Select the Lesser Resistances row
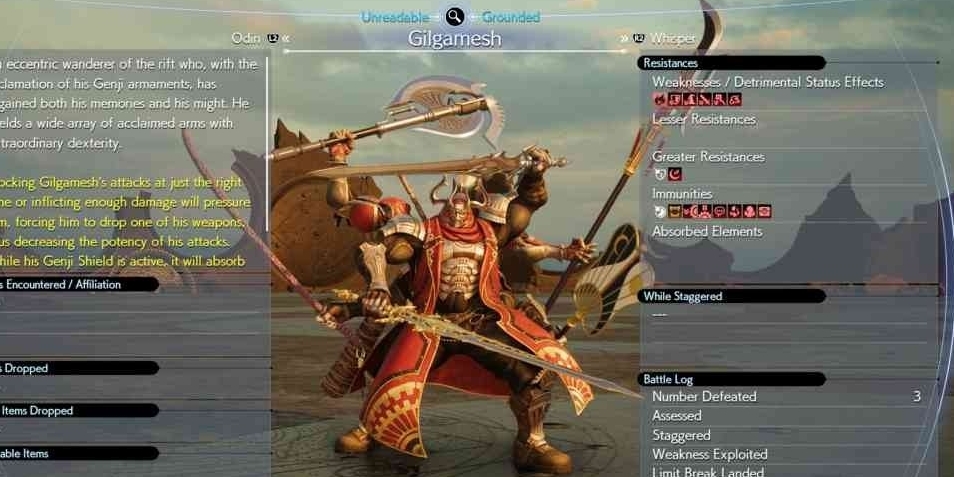 point(704,119)
